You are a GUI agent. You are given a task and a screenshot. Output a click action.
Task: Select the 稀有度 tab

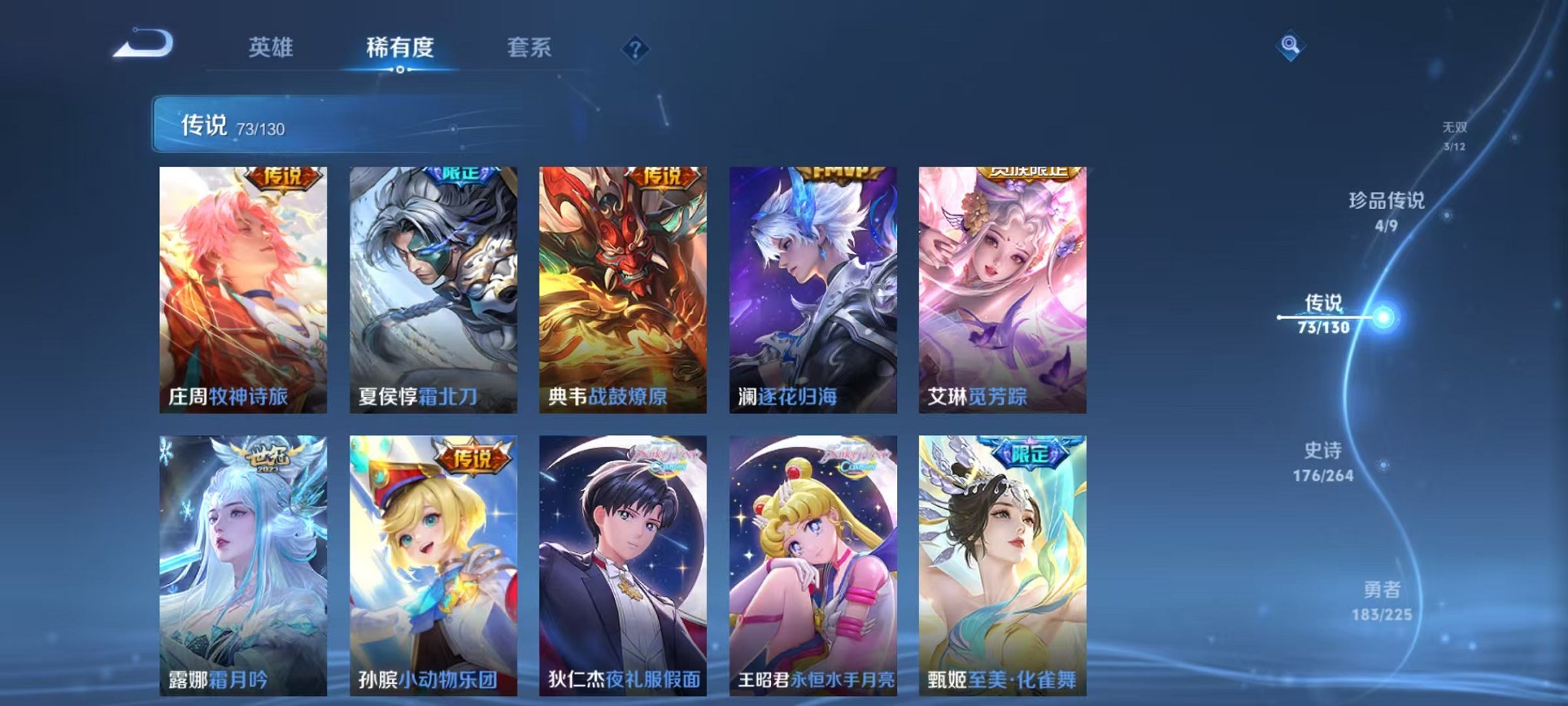click(x=400, y=48)
